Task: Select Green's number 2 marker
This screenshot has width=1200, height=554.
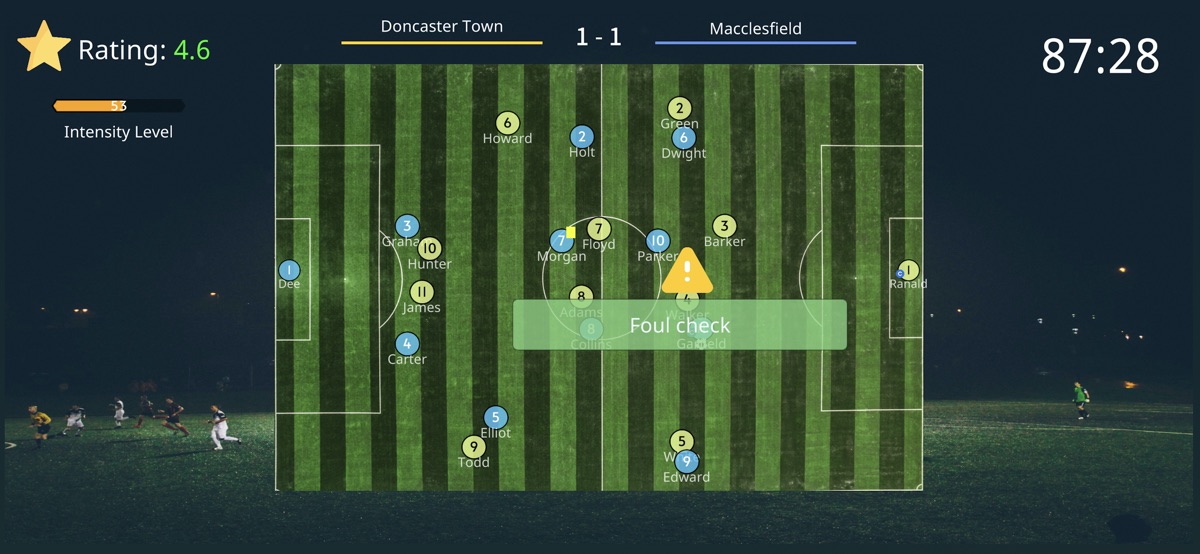Action: 680,108
